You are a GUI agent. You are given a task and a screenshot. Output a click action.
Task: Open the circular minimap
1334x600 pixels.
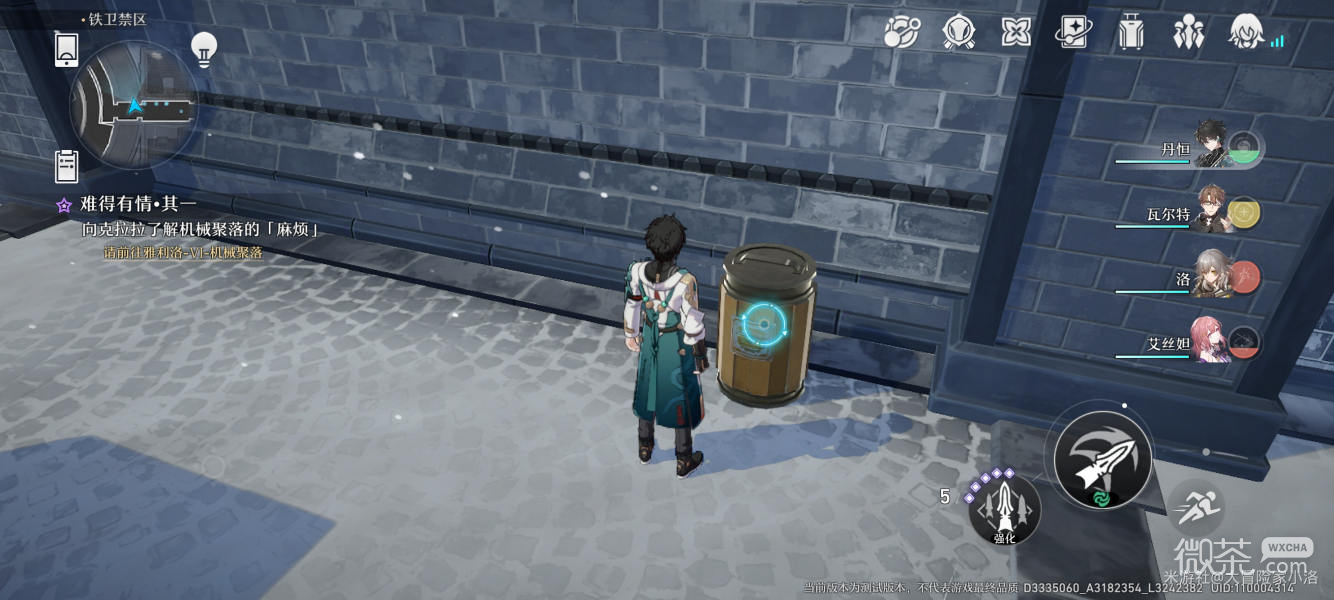pyautogui.click(x=132, y=105)
